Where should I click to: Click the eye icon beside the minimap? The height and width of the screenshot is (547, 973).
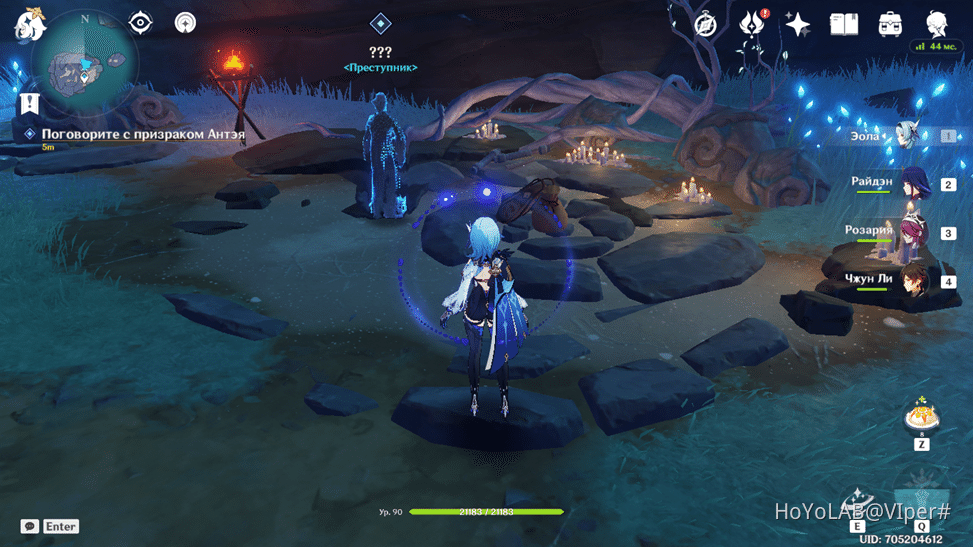[141, 23]
